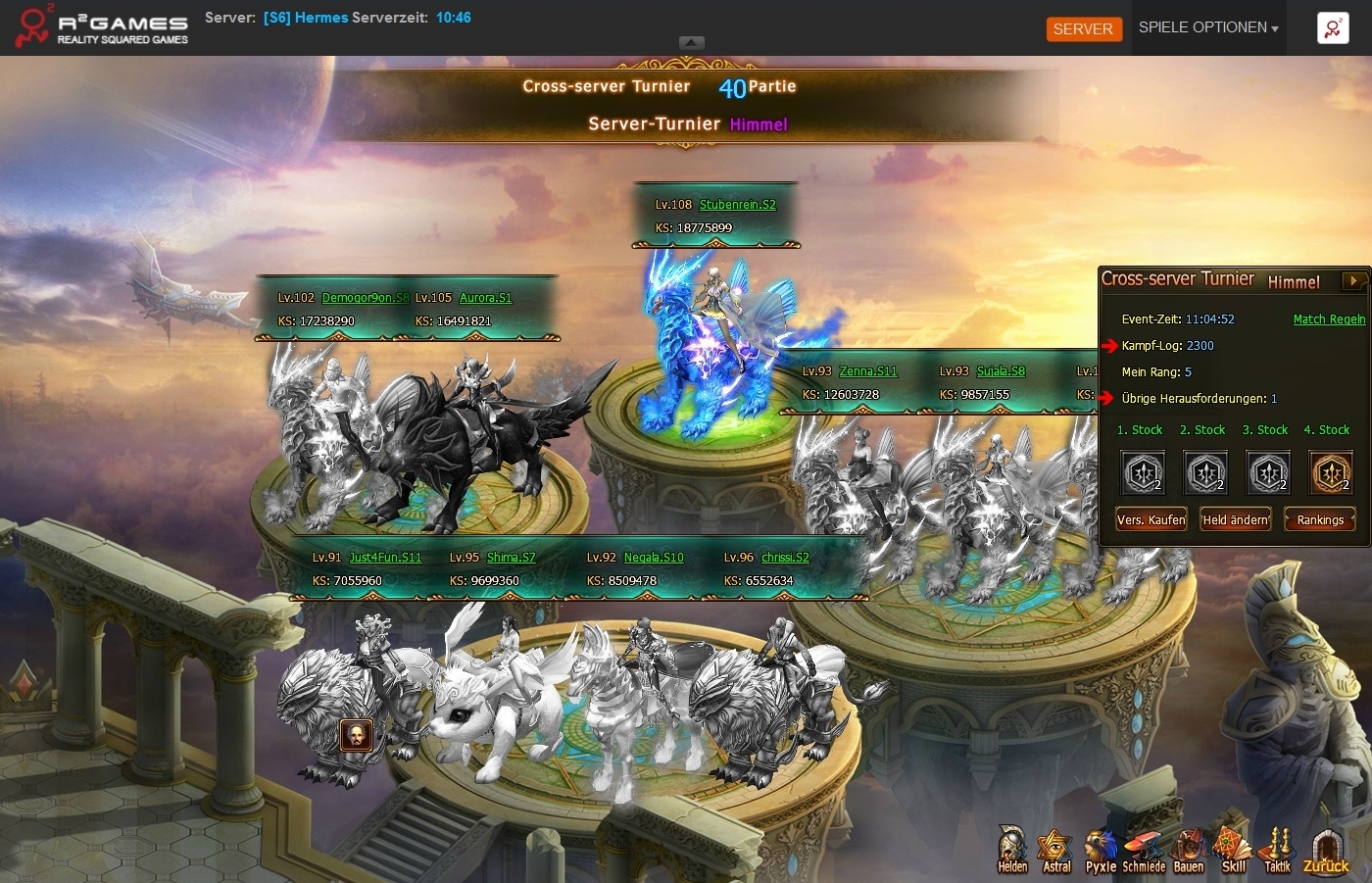1372x883 pixels.
Task: Open the Taktik menu
Action: click(x=1277, y=850)
